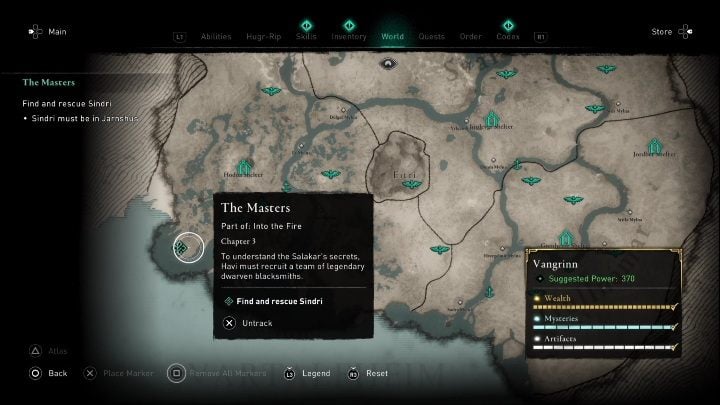The height and width of the screenshot is (405, 720).
Task: Open the Hugr-Rip tab
Action: pos(265,37)
